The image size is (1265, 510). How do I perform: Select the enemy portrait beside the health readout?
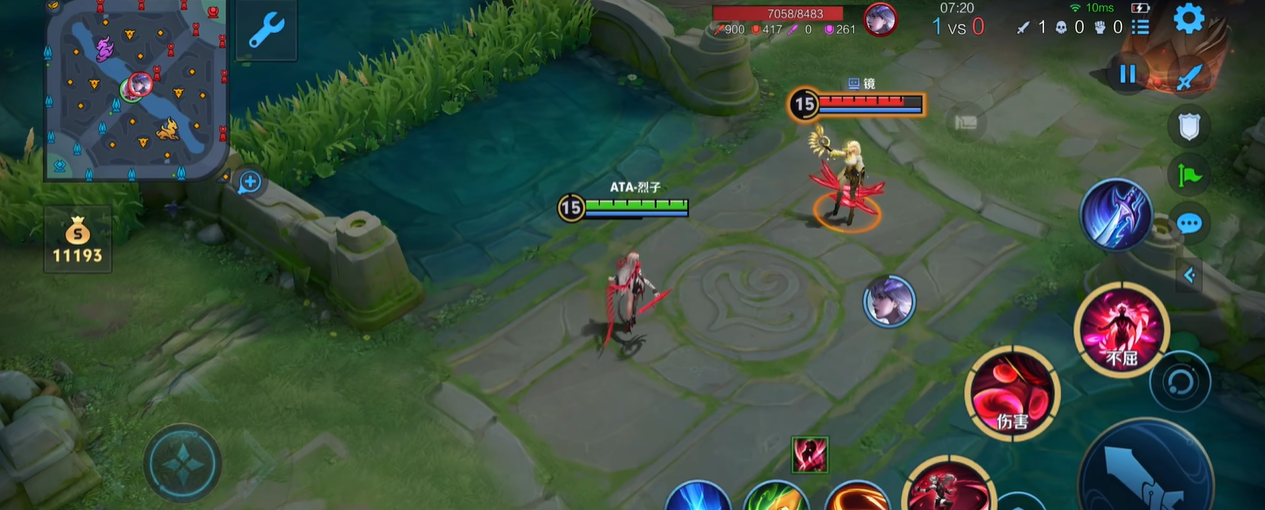(x=880, y=19)
